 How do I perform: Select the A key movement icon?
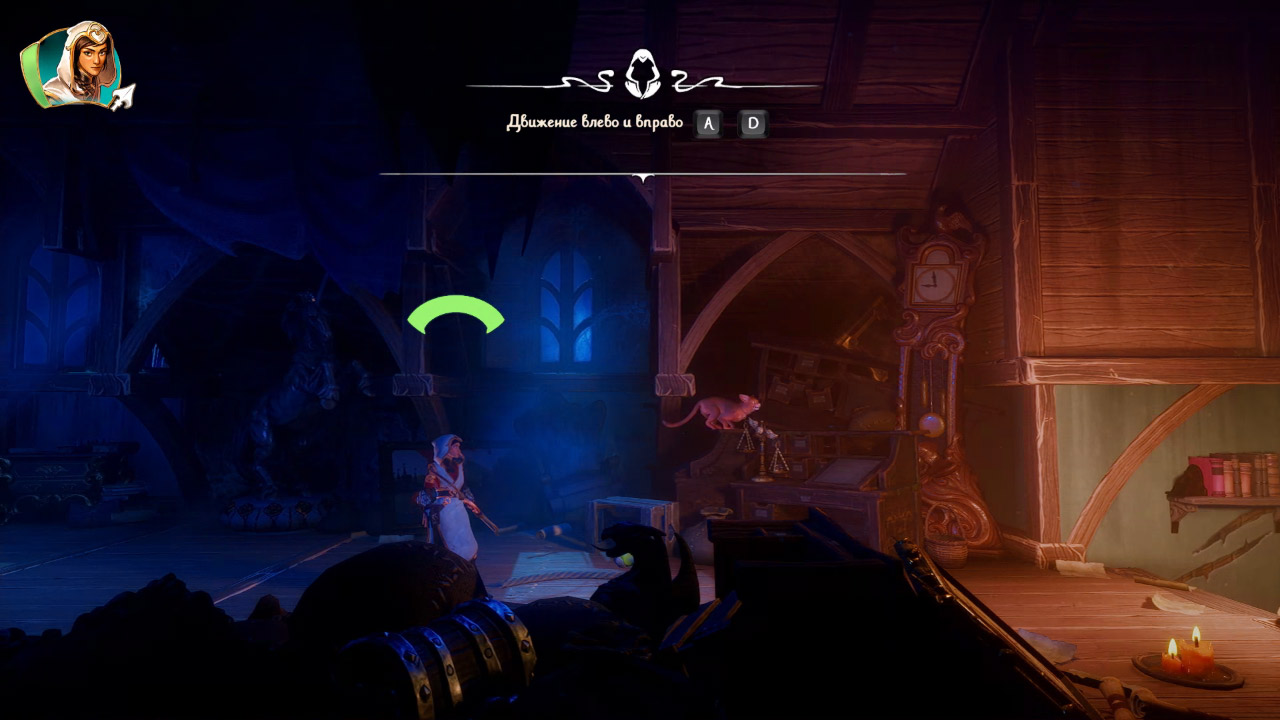(706, 124)
